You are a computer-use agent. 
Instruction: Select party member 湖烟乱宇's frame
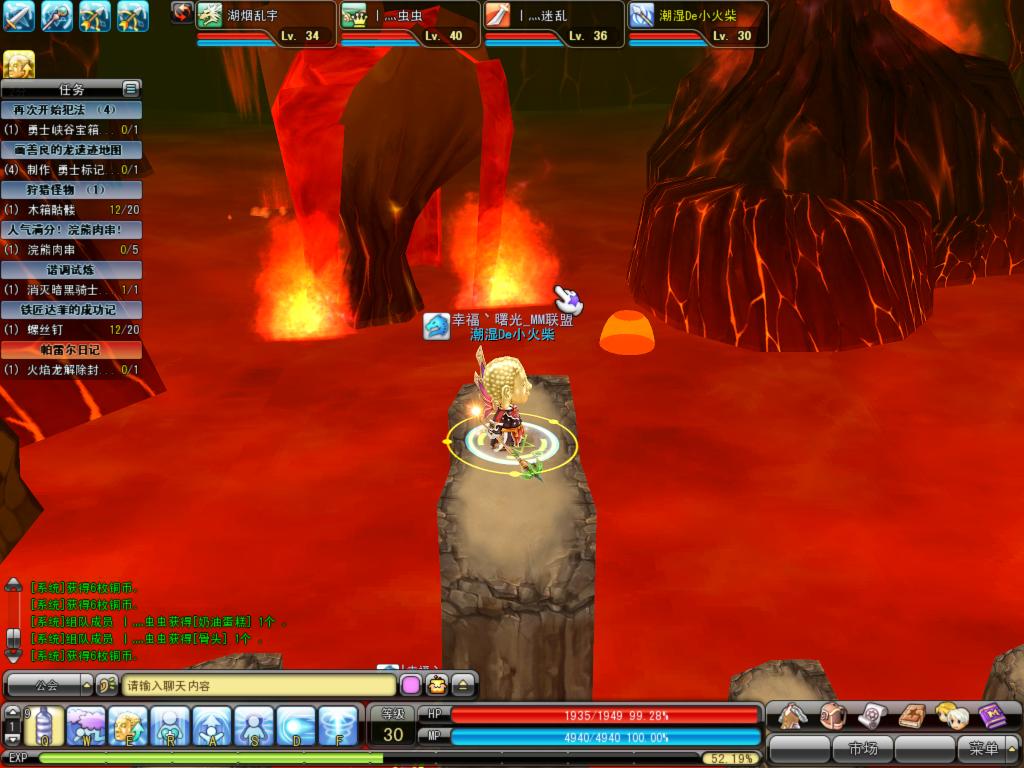(265, 24)
